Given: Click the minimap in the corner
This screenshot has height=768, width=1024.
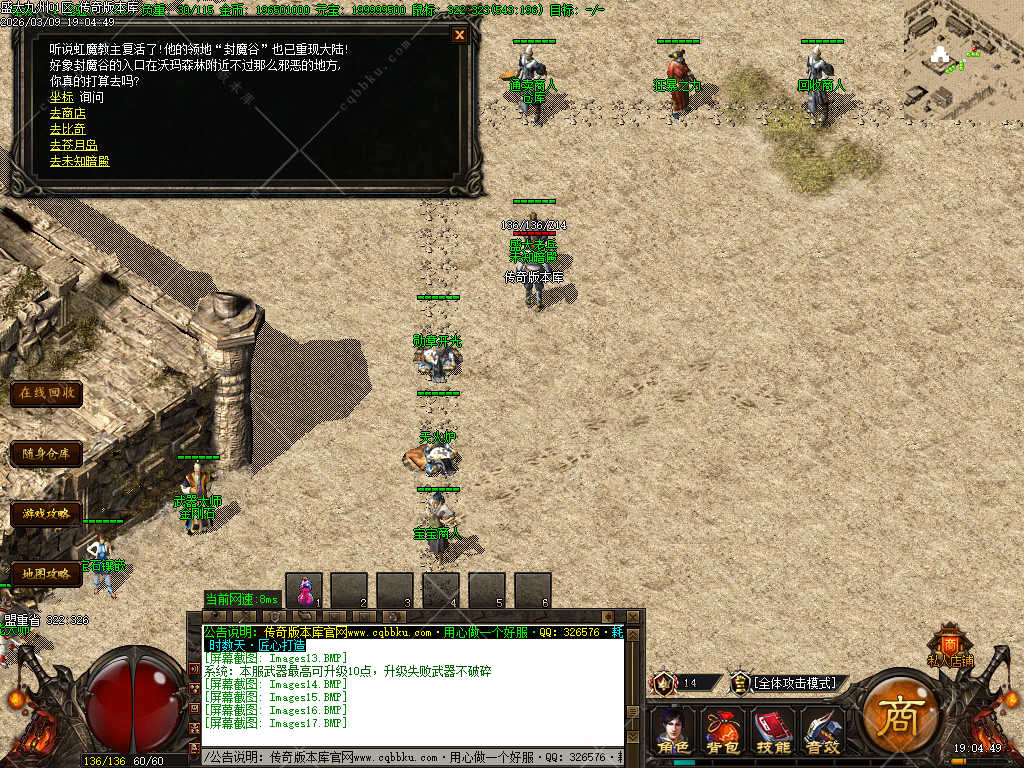Looking at the screenshot, I should tap(962, 58).
